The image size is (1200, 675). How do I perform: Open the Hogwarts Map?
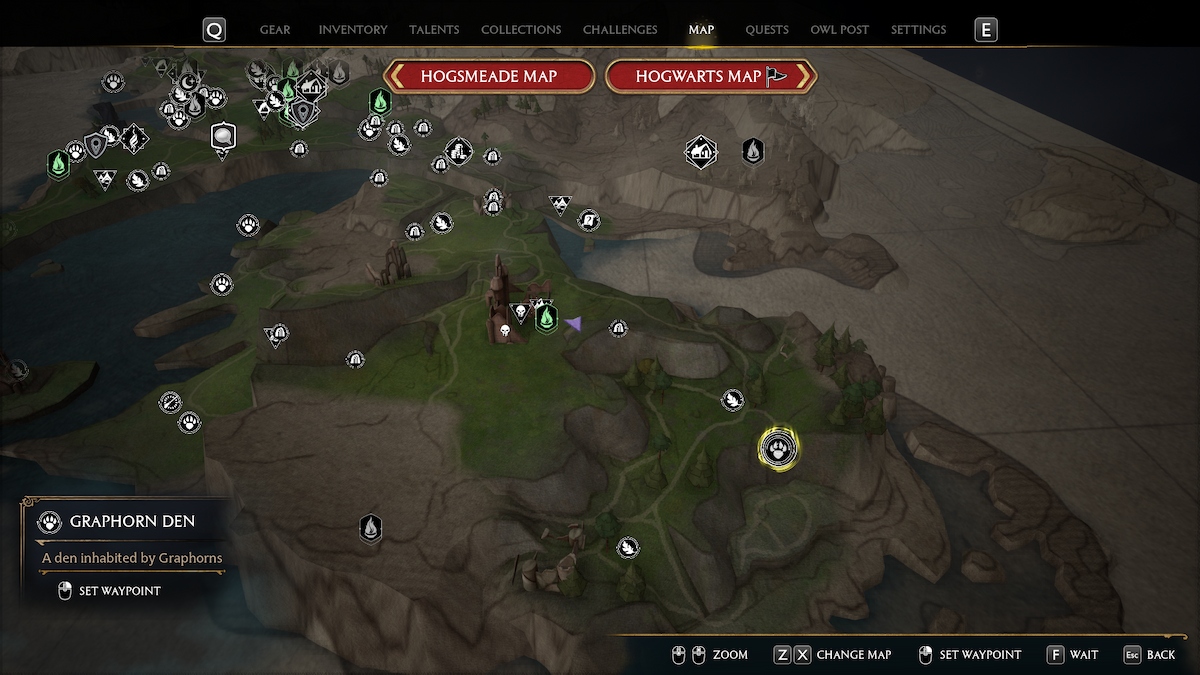[711, 76]
